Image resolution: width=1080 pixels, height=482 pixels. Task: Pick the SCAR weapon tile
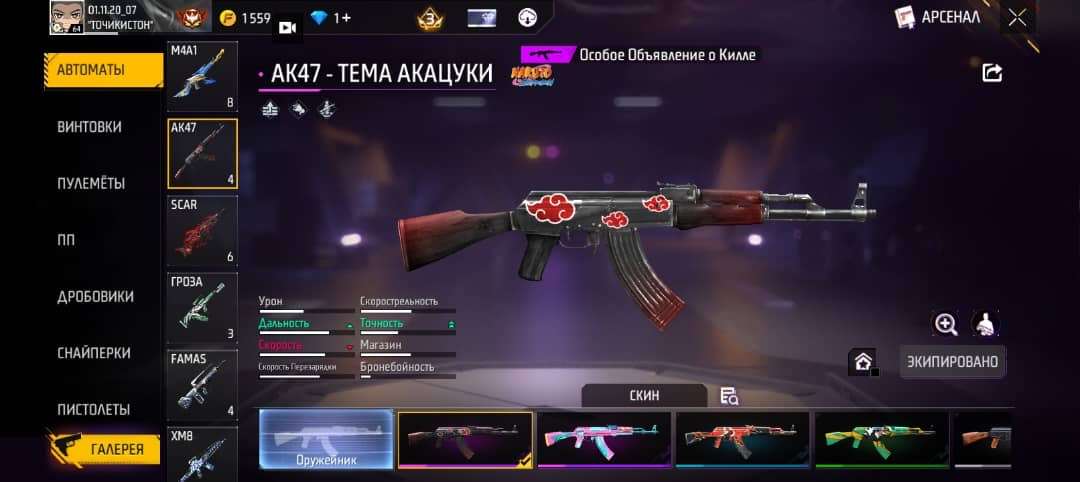coord(202,231)
